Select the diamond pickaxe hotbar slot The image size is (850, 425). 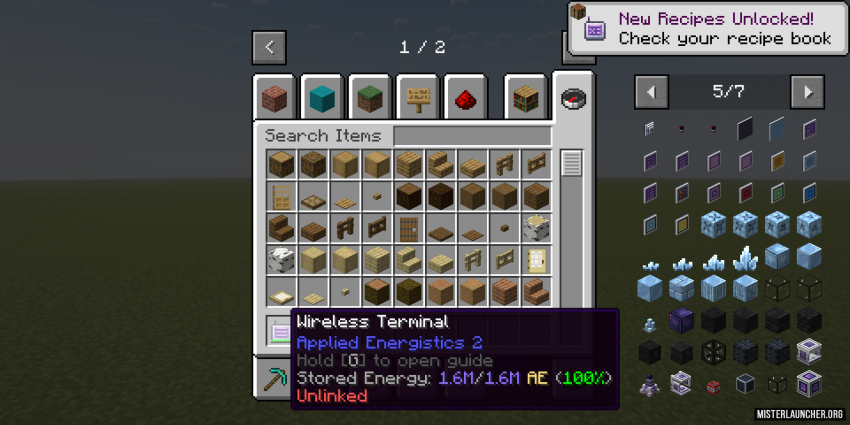[x=274, y=380]
